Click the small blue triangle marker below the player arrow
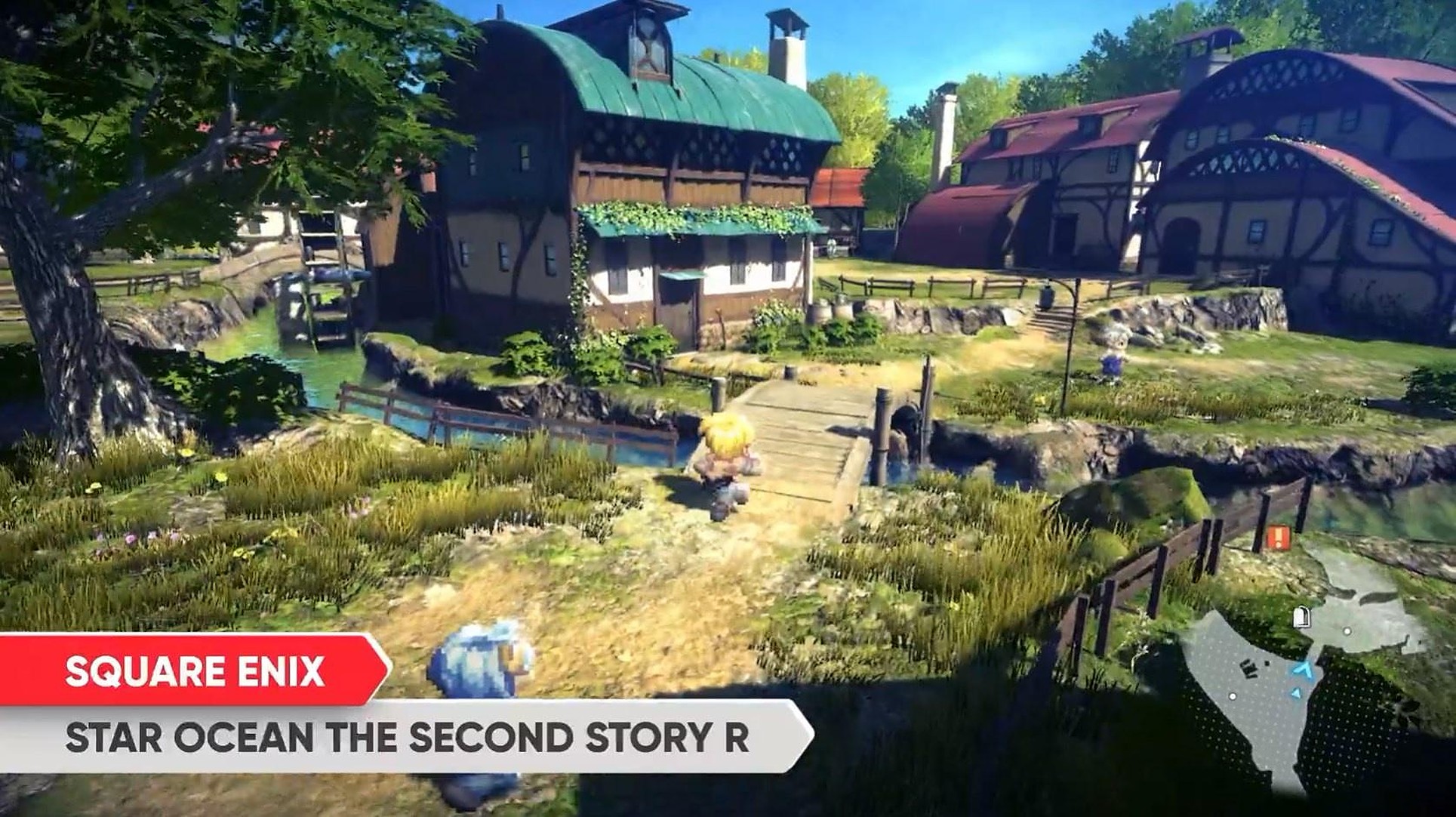This screenshot has height=817, width=1456. (x=1297, y=692)
